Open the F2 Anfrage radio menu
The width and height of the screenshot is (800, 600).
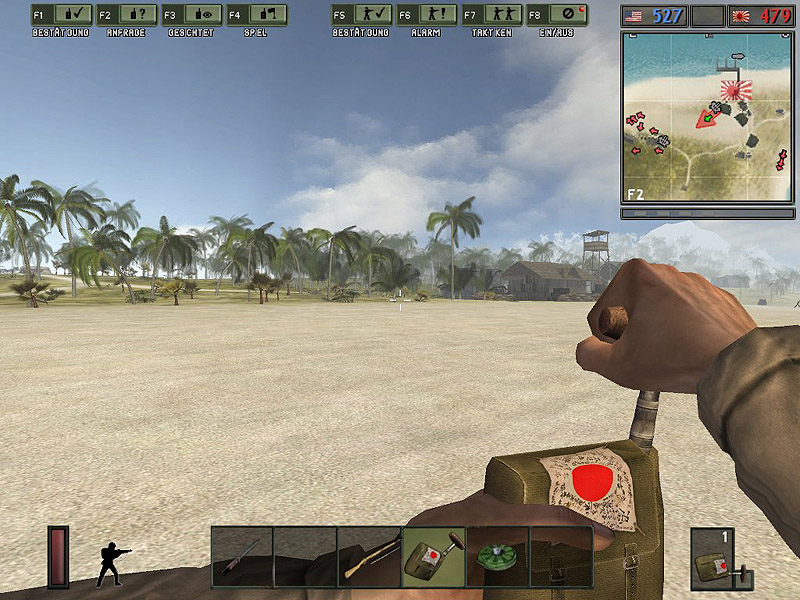click(x=127, y=15)
